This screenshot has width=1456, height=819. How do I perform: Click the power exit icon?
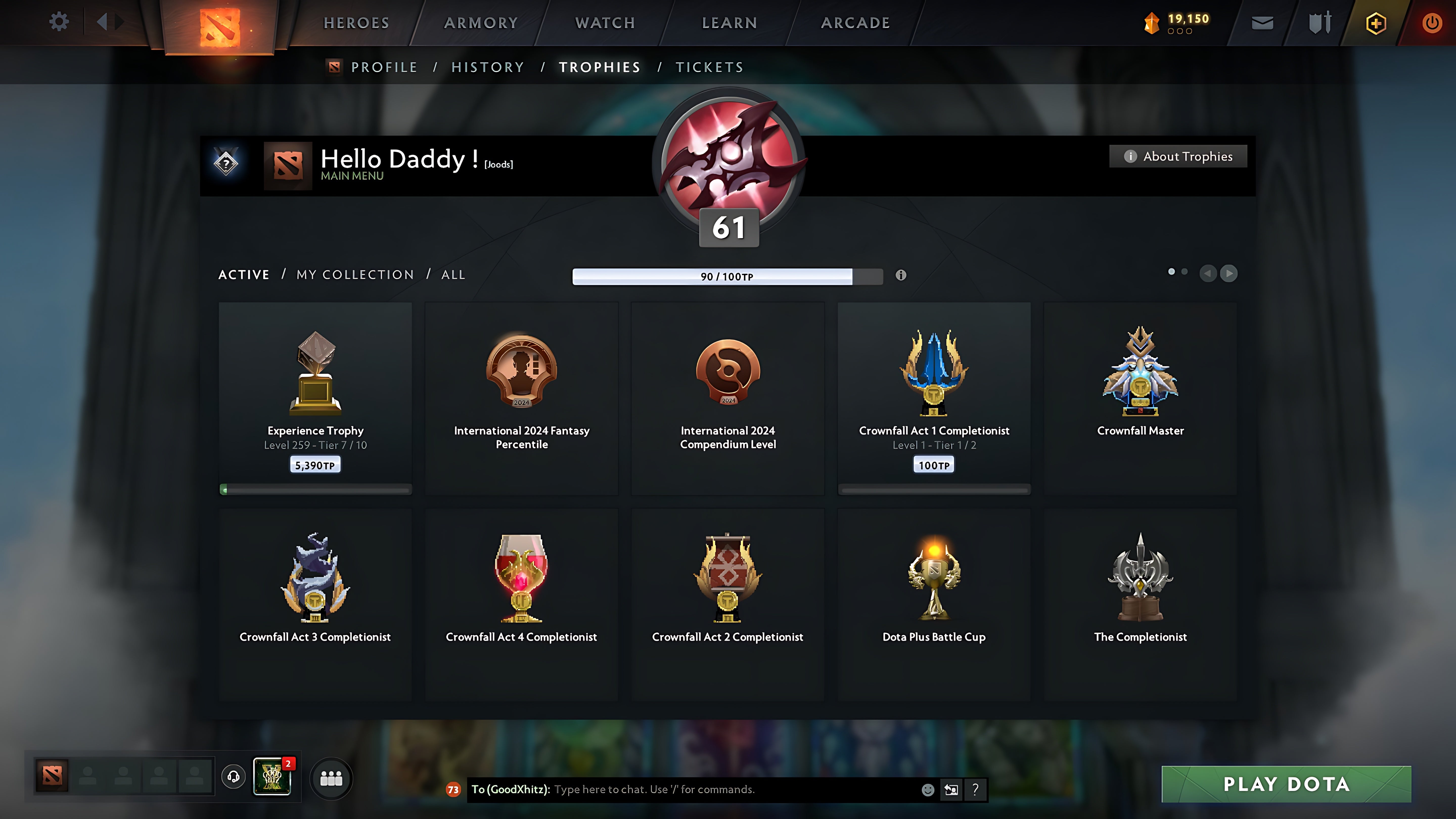(x=1432, y=22)
